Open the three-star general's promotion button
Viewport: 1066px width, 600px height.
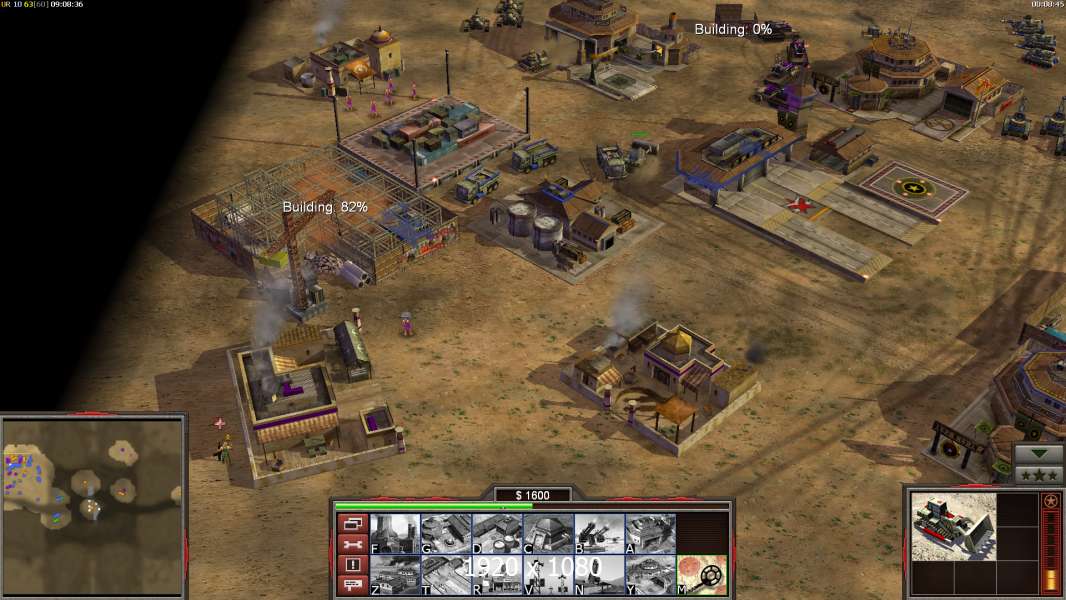click(1039, 474)
